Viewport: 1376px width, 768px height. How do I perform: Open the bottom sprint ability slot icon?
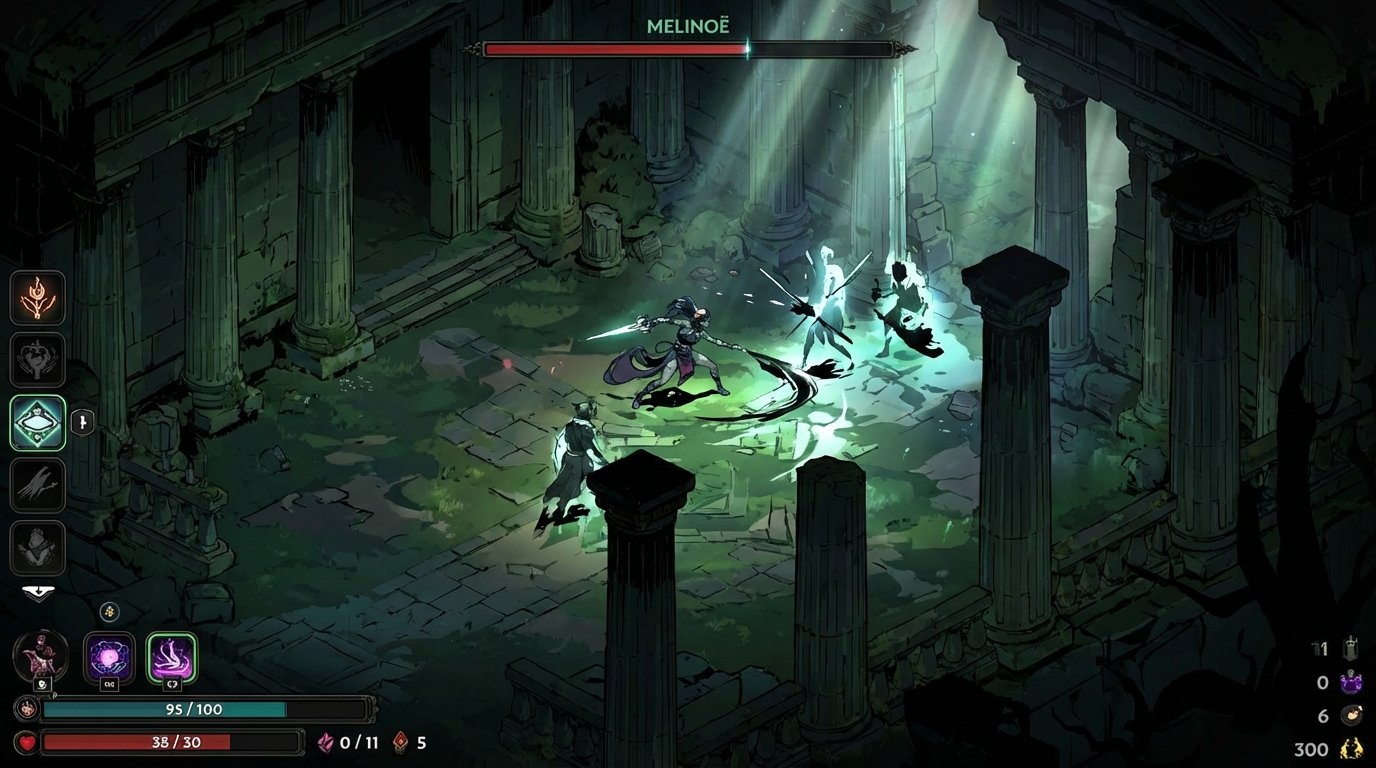38,547
